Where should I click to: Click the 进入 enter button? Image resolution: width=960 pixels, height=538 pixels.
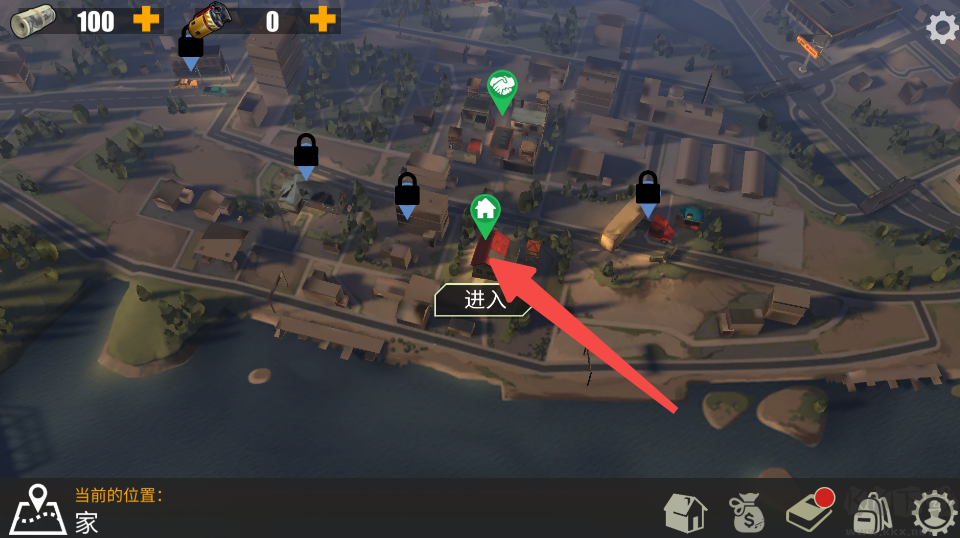tap(484, 299)
